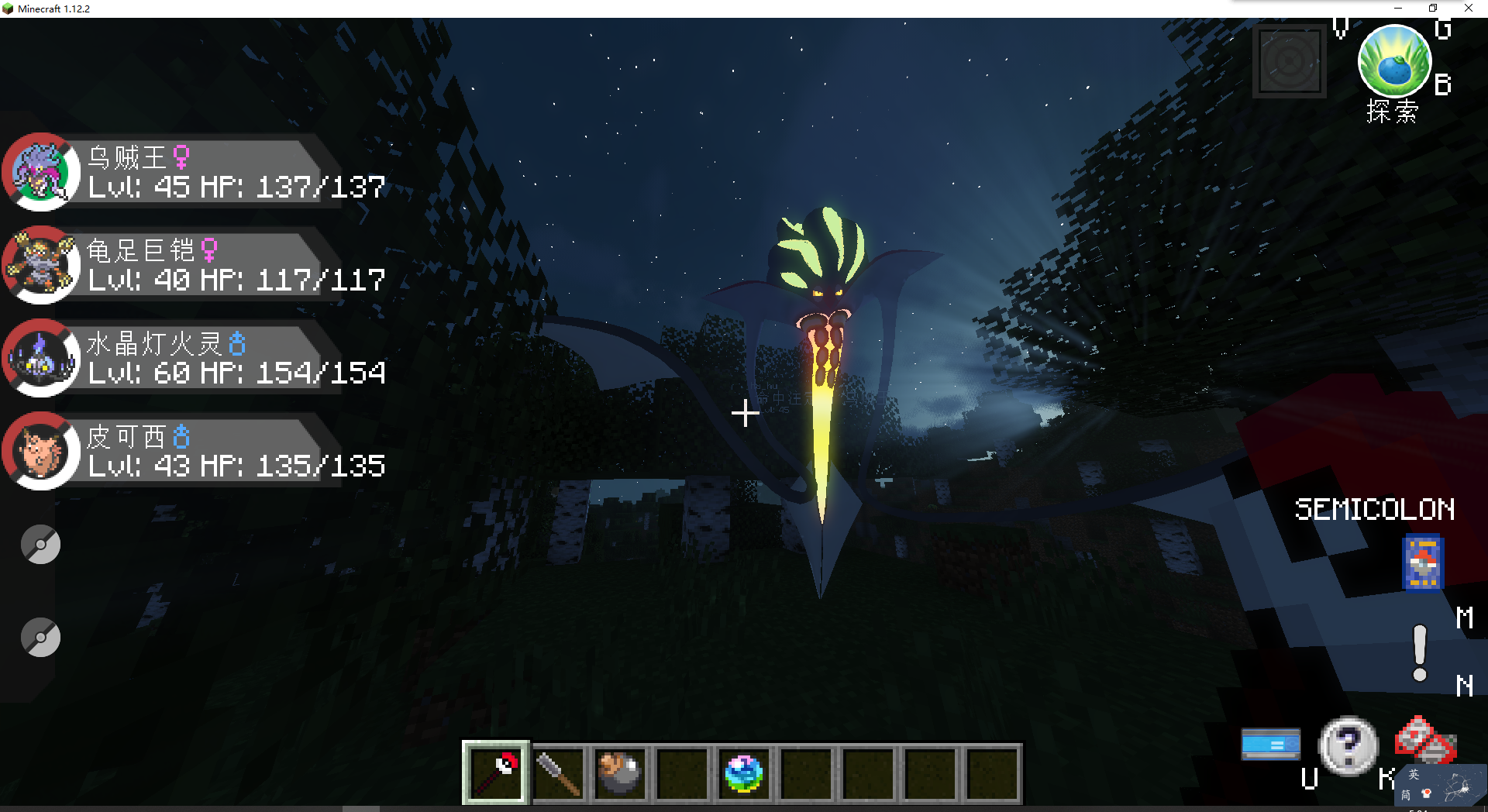
Task: Open the red Pokédex icon
Action: (x=1424, y=740)
